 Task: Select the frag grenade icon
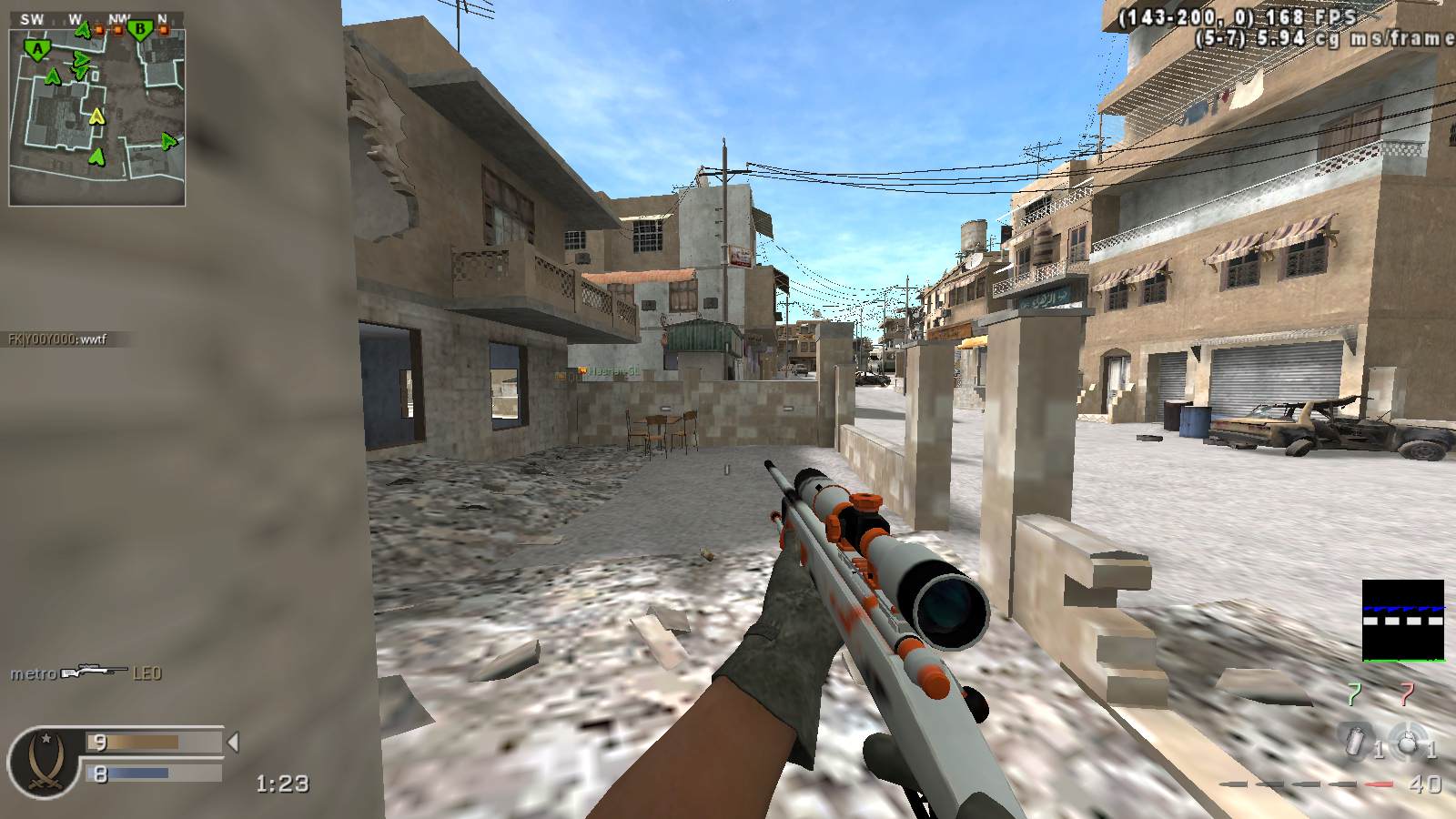pyautogui.click(x=1407, y=742)
